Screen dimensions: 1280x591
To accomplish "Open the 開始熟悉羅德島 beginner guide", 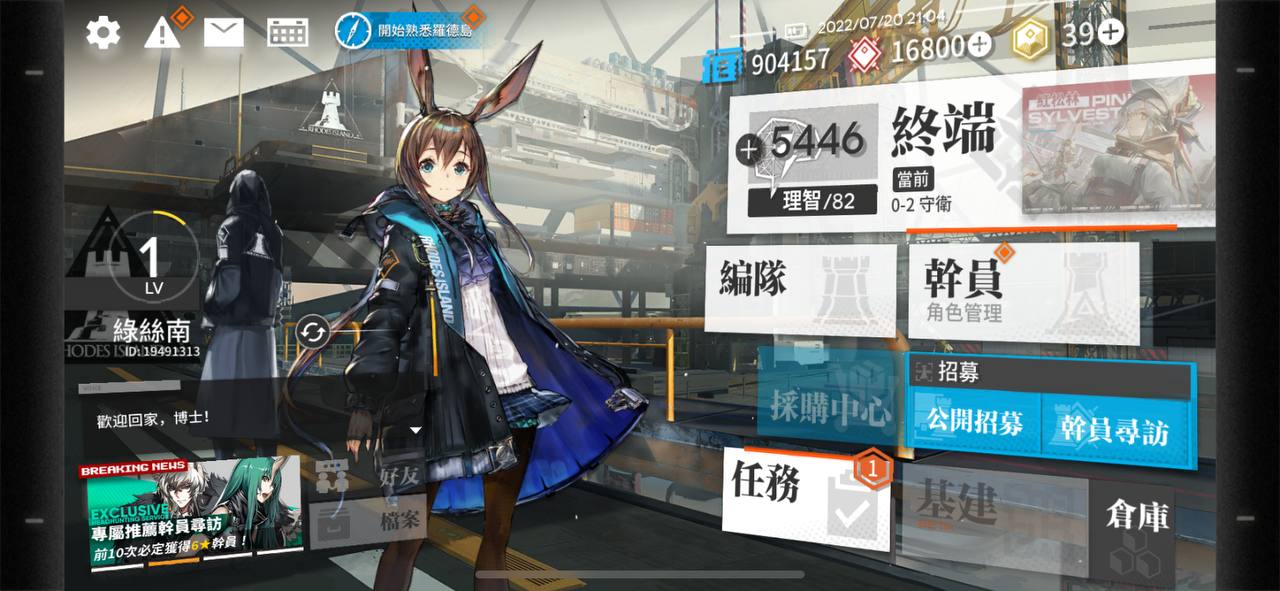I will (410, 30).
